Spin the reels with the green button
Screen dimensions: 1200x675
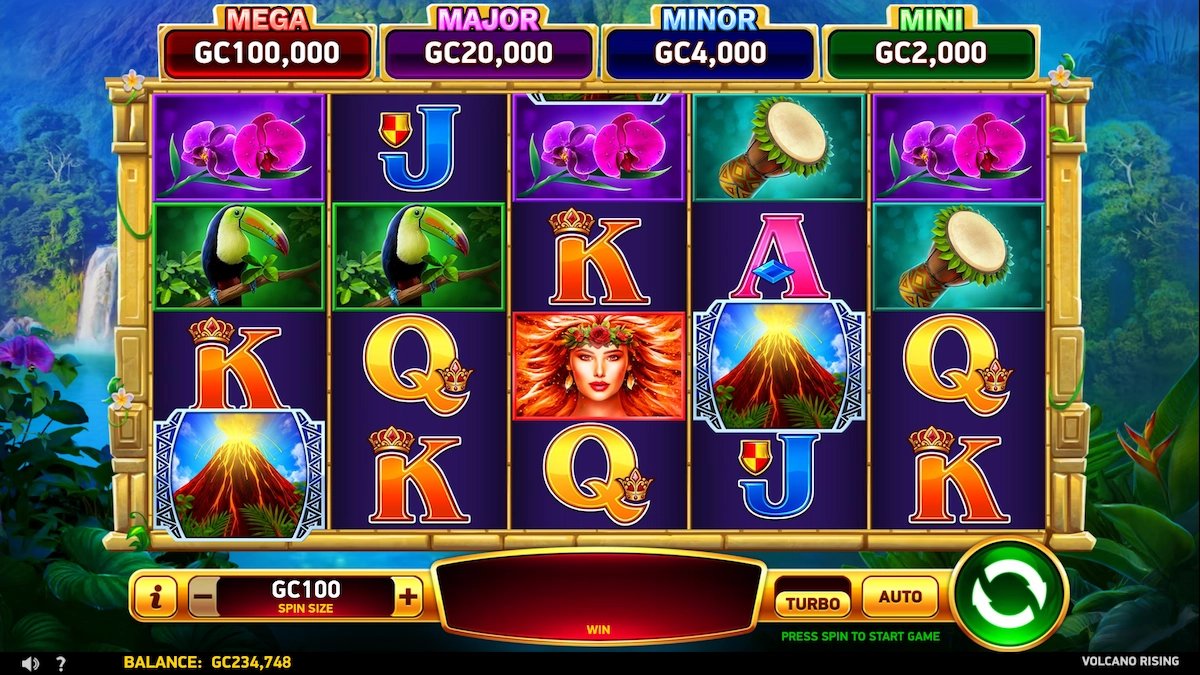pyautogui.click(x=1007, y=595)
